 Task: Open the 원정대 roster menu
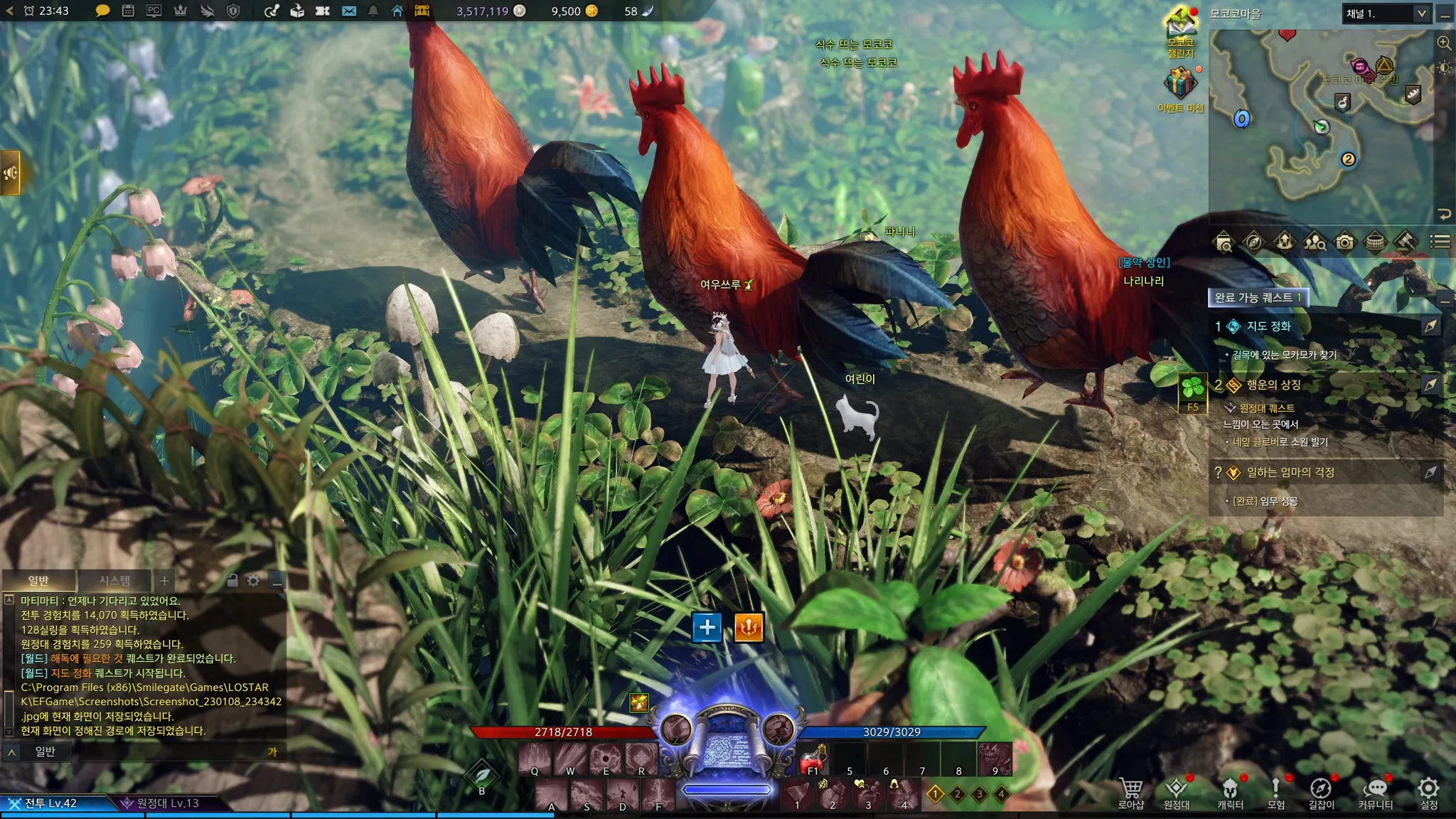(1176, 792)
